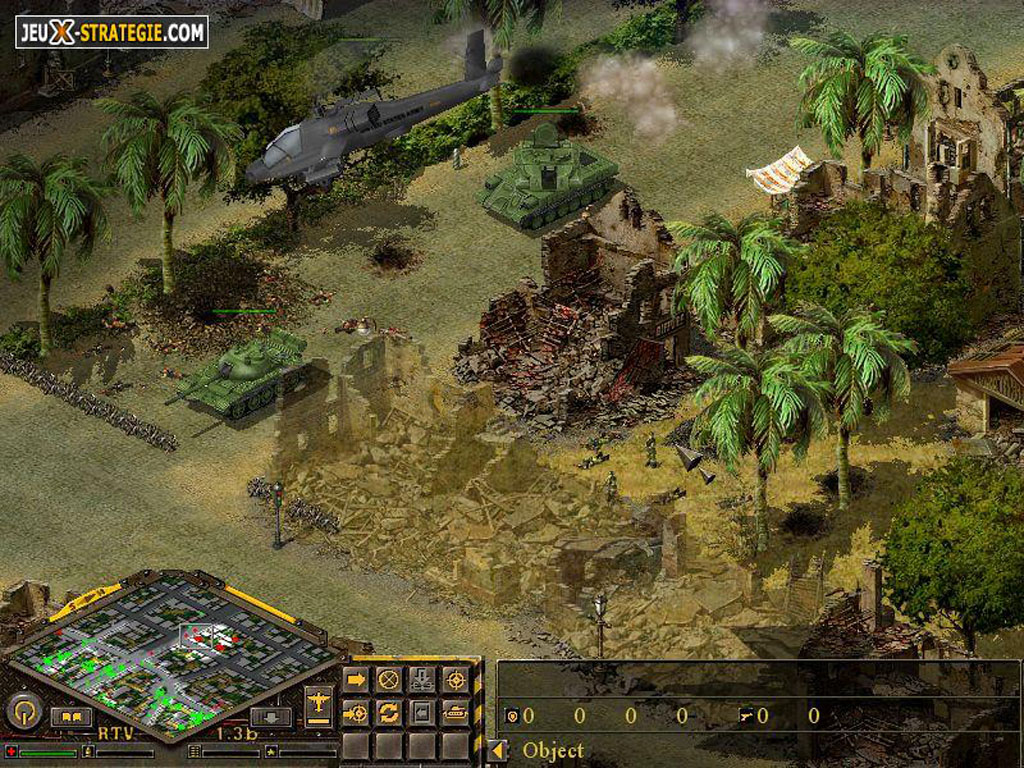
Task: Open the book icon button under minimap
Action: click(71, 716)
